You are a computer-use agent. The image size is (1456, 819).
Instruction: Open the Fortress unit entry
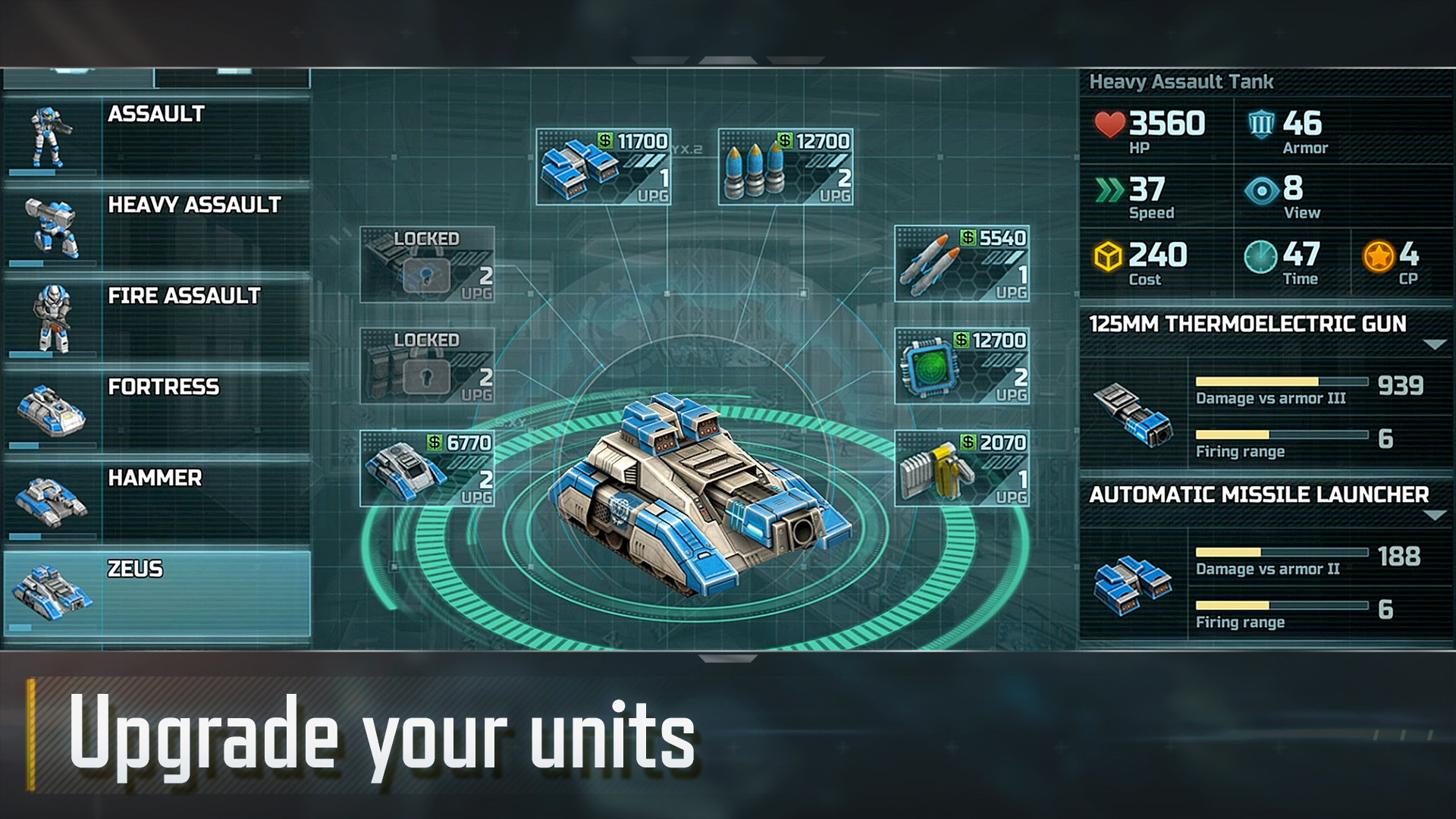pyautogui.click(x=157, y=409)
